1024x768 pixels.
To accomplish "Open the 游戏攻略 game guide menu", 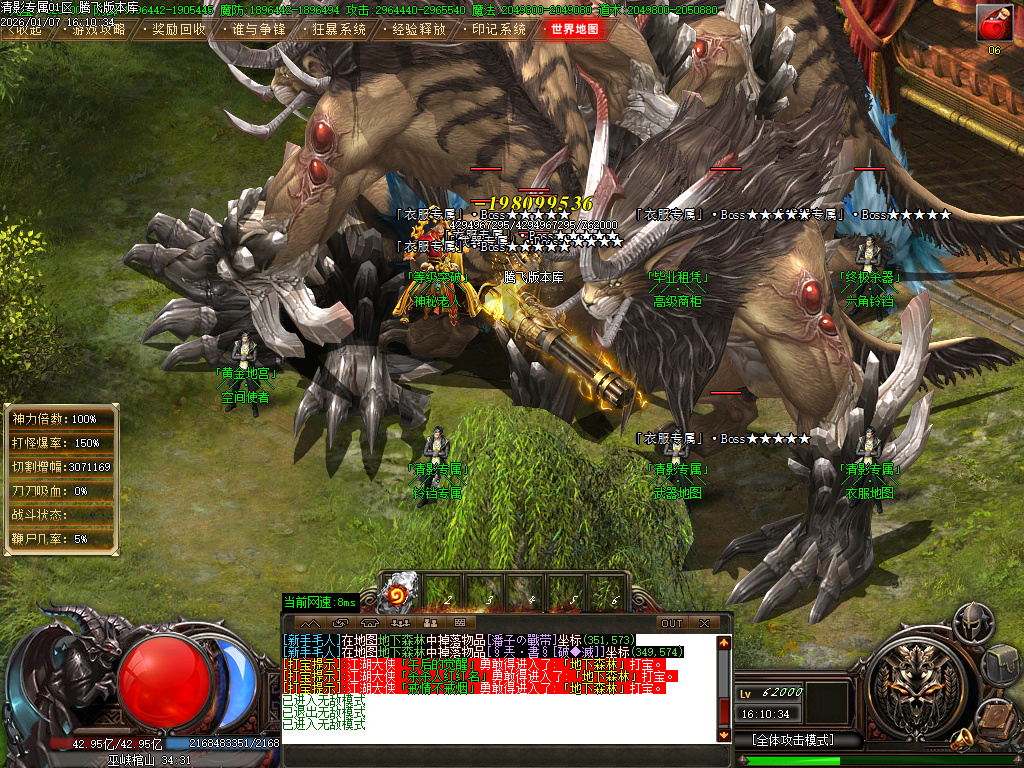I will (x=99, y=30).
